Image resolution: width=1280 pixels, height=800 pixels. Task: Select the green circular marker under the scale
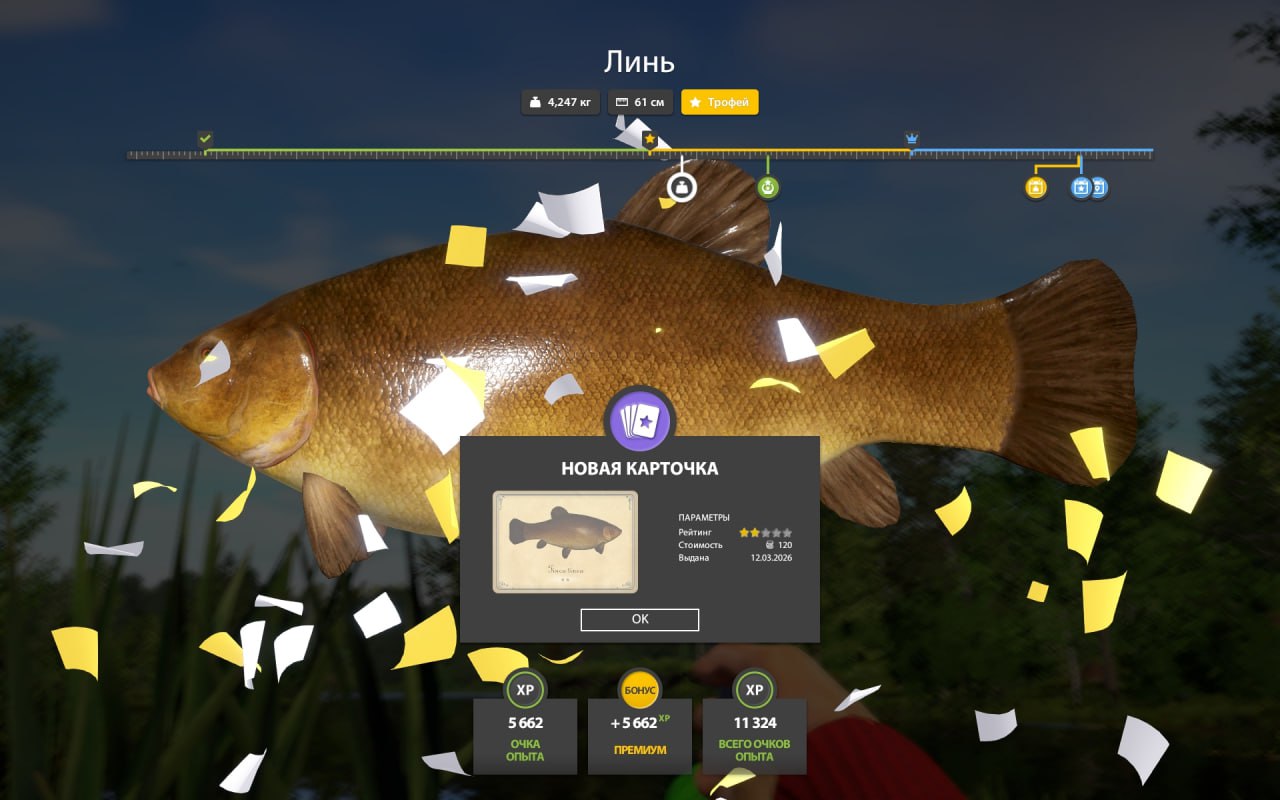pos(768,187)
